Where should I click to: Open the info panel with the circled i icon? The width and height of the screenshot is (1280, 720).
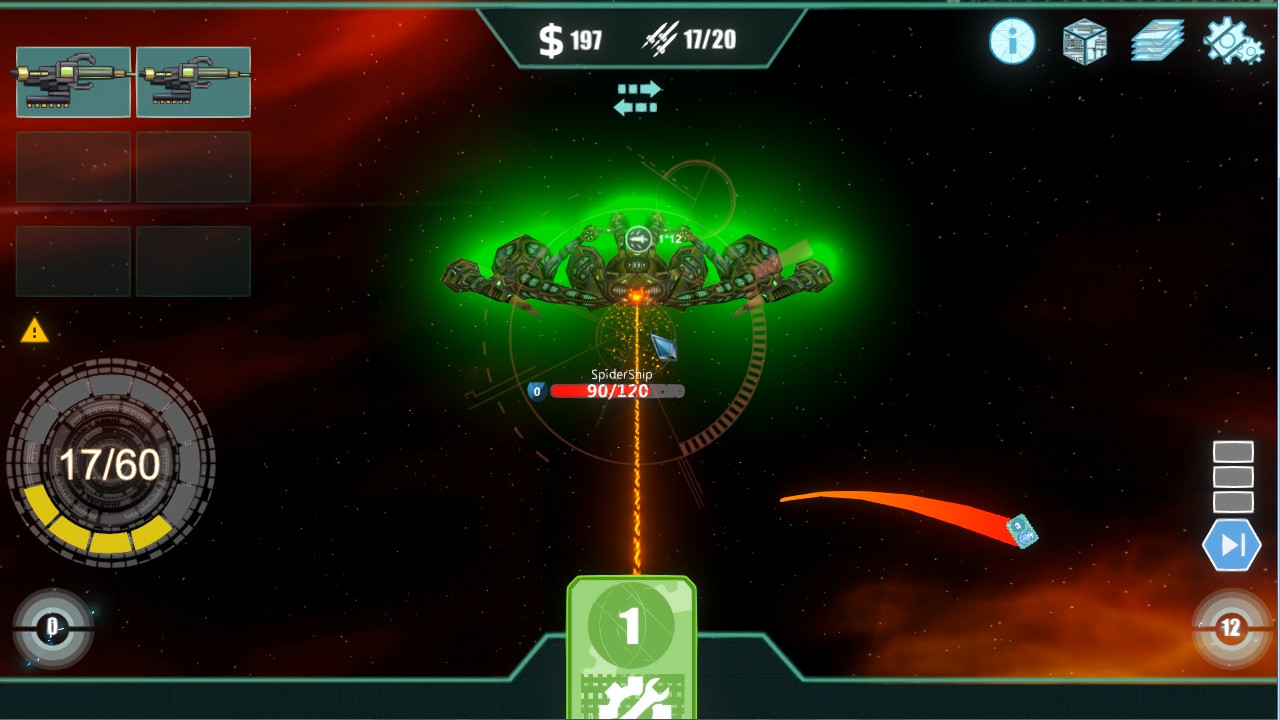coord(1010,42)
